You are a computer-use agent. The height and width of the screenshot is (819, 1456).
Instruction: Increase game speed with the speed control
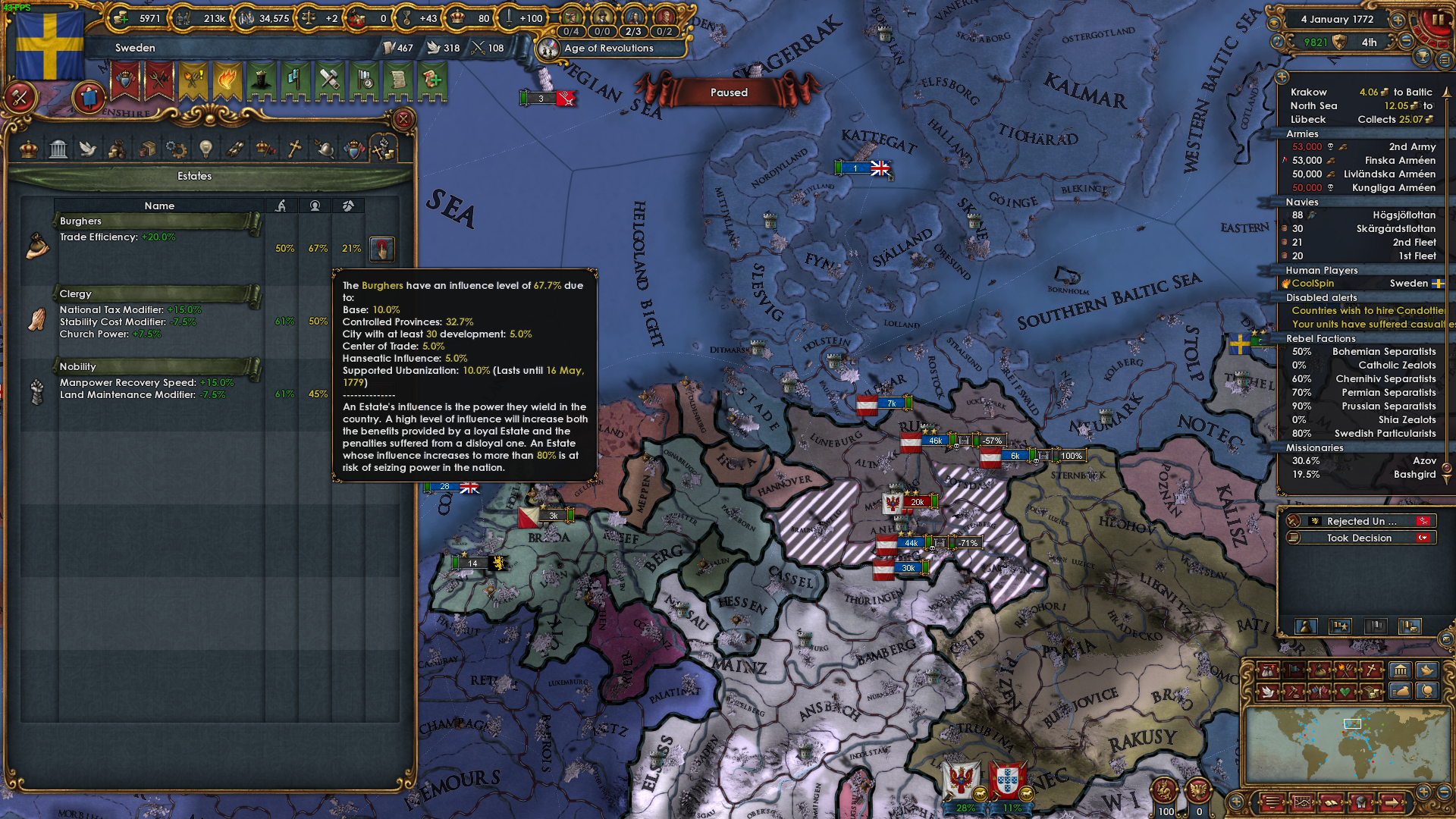point(1398,20)
